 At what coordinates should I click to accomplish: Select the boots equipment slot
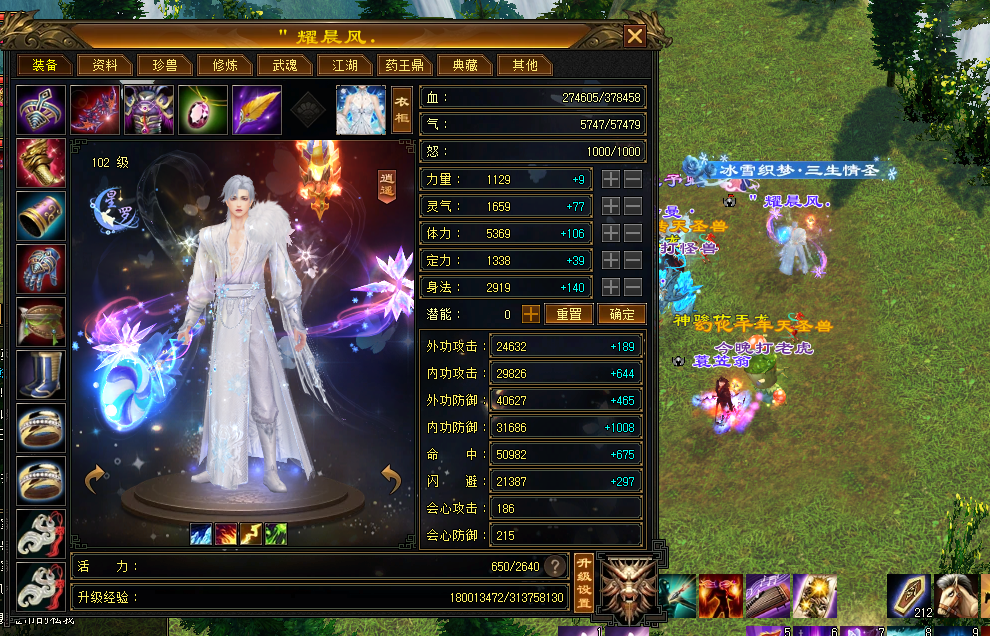pos(41,375)
